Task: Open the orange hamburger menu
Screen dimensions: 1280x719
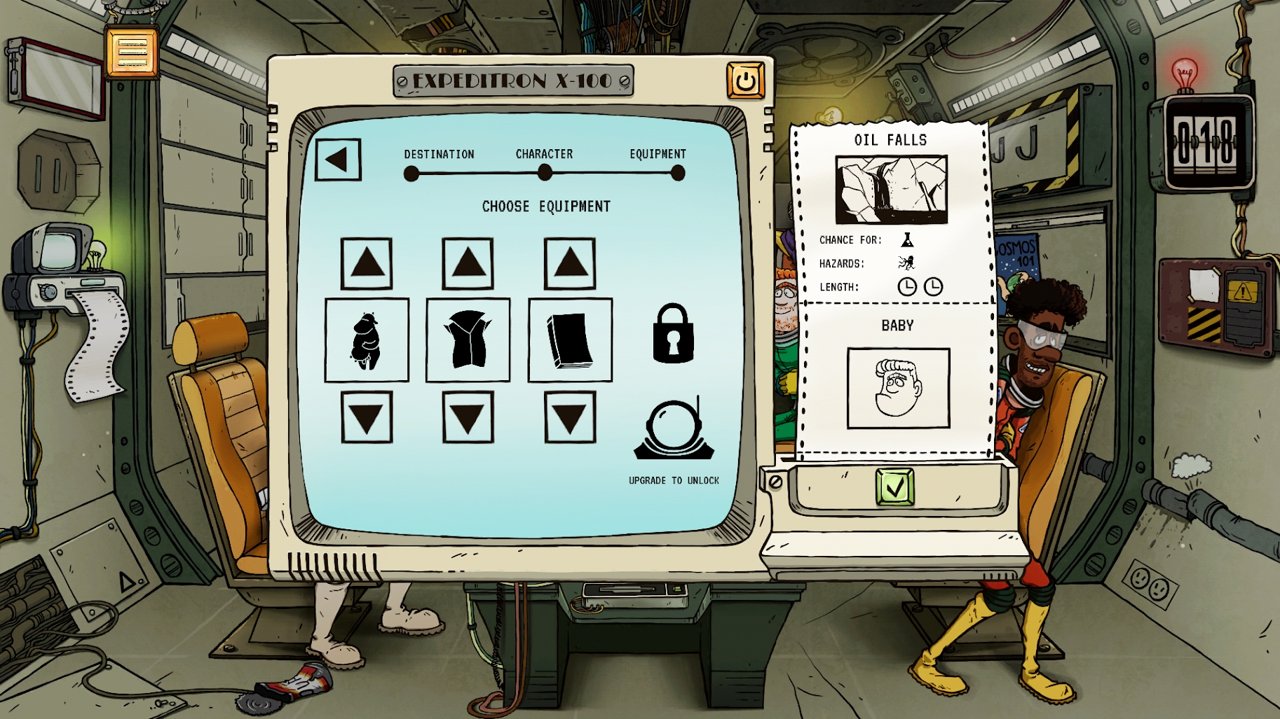Action: (x=131, y=53)
